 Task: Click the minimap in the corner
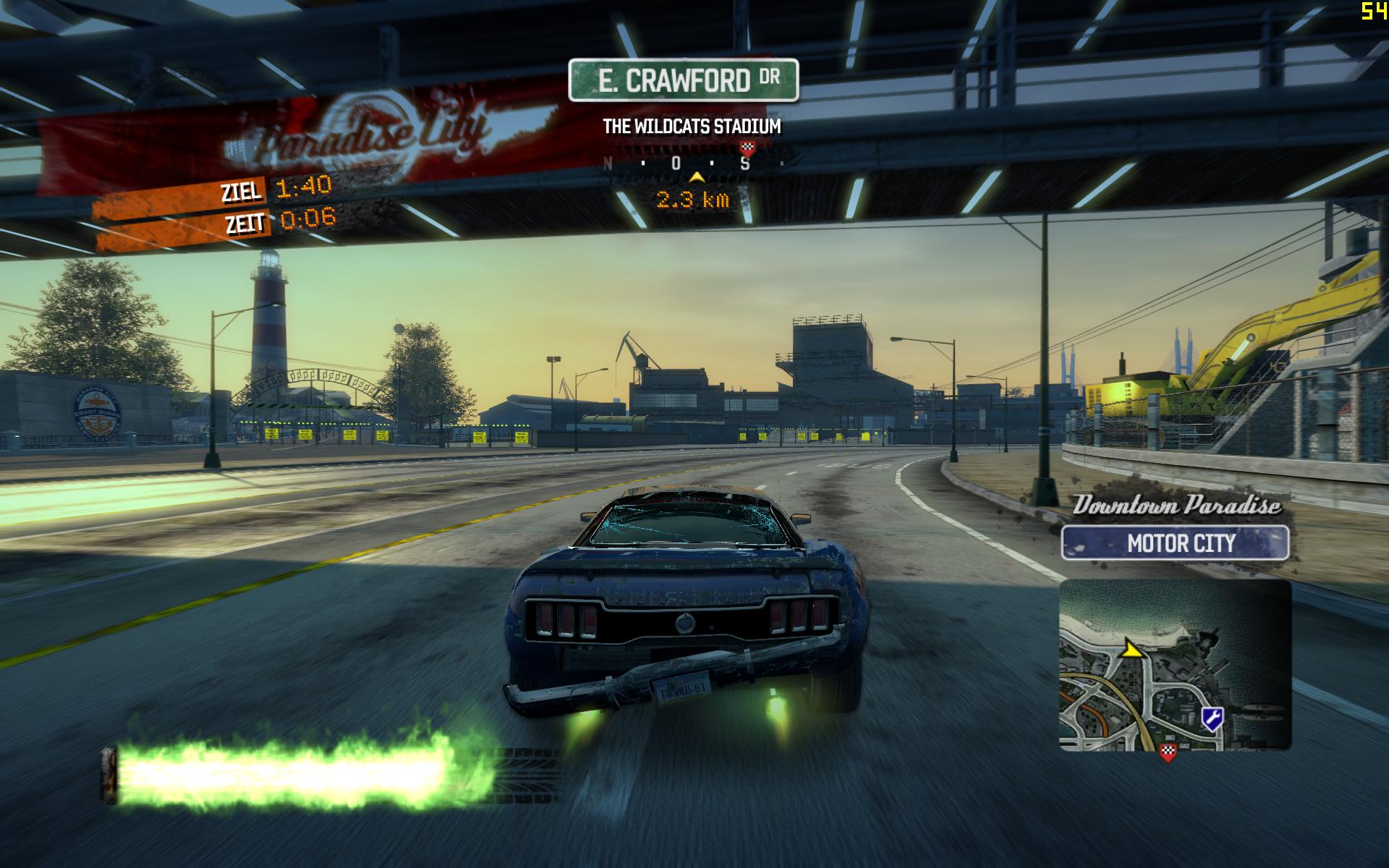[x=1175, y=665]
